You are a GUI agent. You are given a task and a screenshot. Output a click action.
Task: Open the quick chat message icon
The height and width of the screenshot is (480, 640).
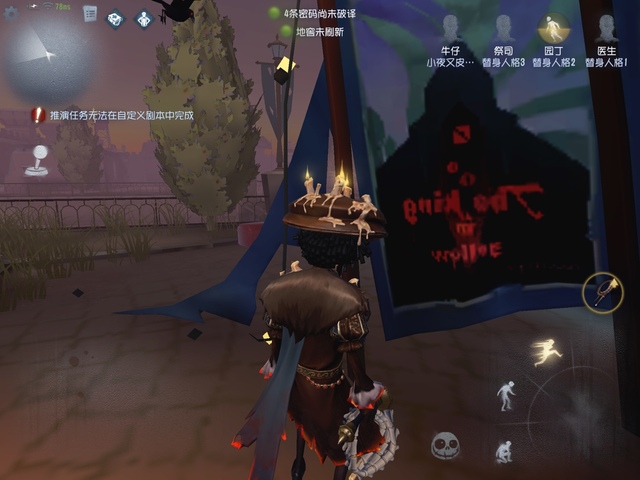(116, 18)
